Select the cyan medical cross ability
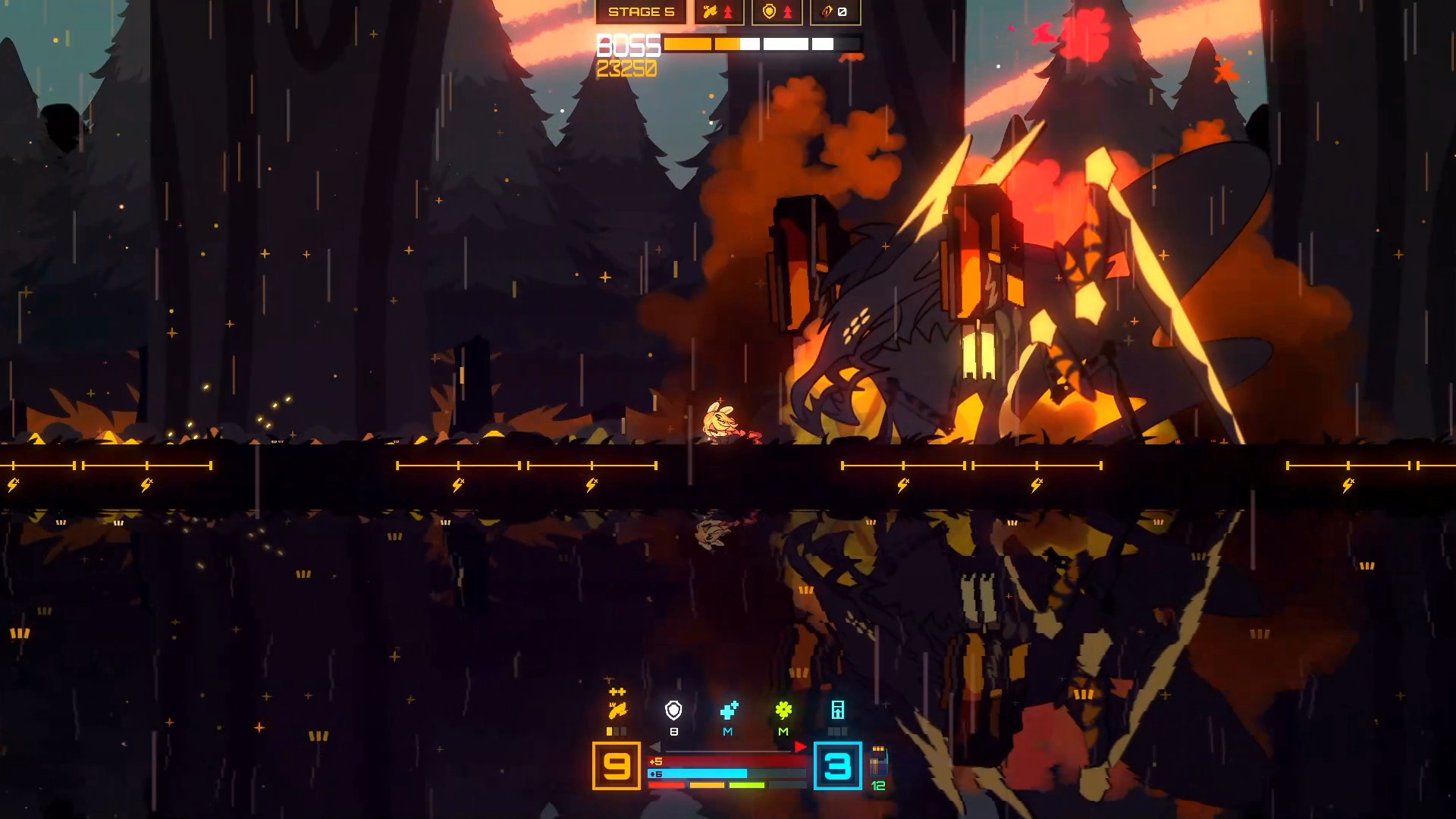Viewport: 1456px width, 819px height. 730,711
